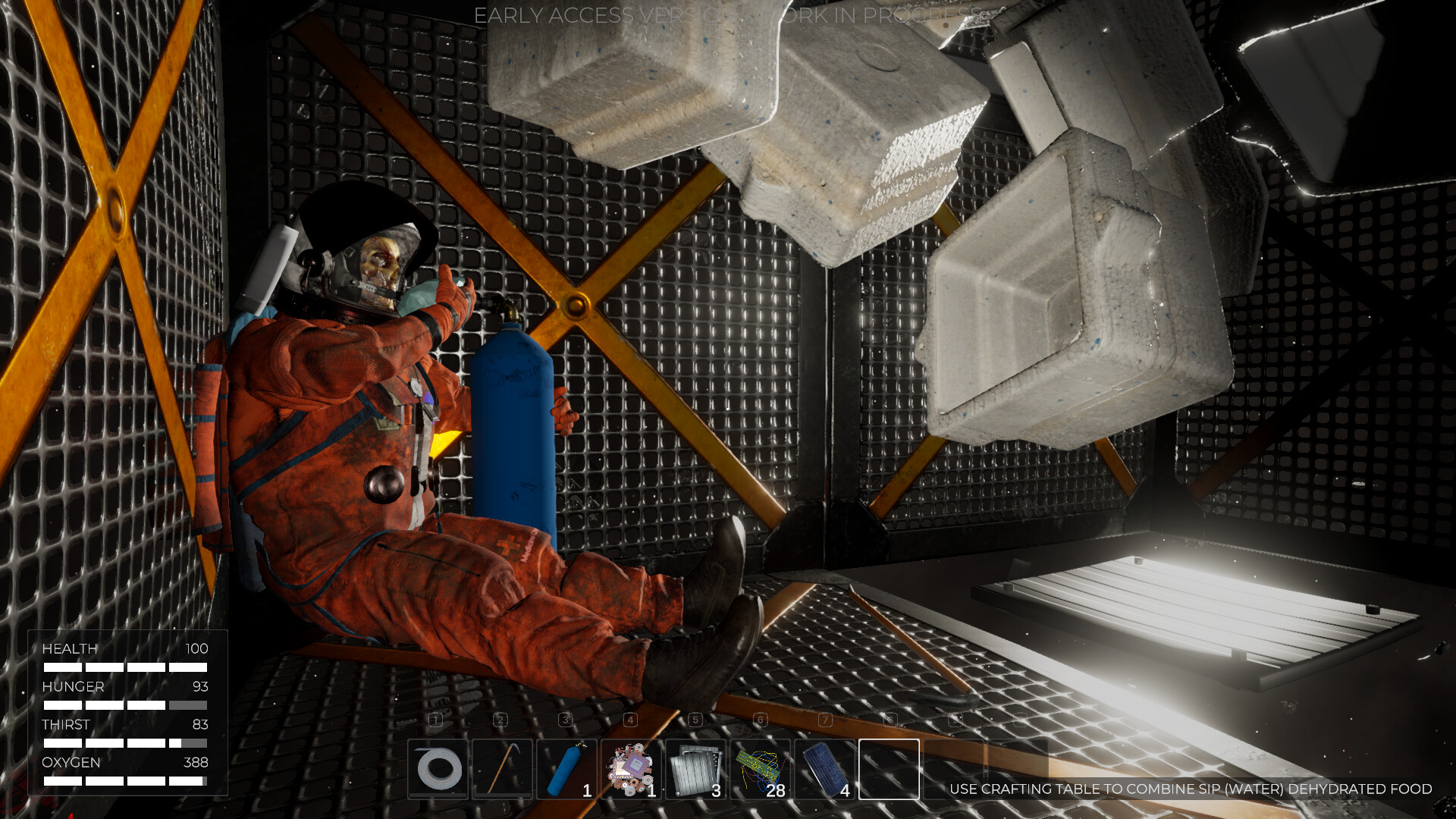Click the empty highlighted hotbar slot 8

click(888, 770)
